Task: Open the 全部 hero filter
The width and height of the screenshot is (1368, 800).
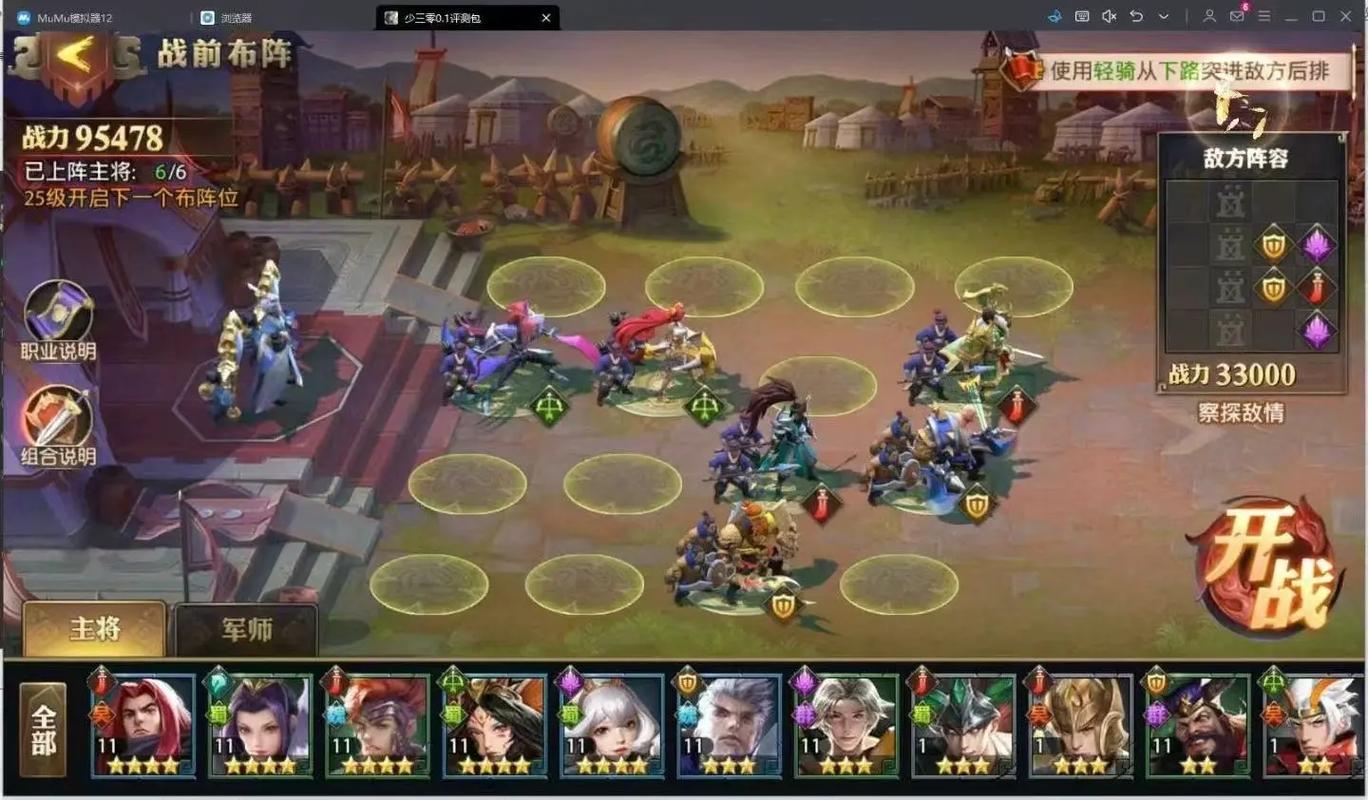Action: 43,729
